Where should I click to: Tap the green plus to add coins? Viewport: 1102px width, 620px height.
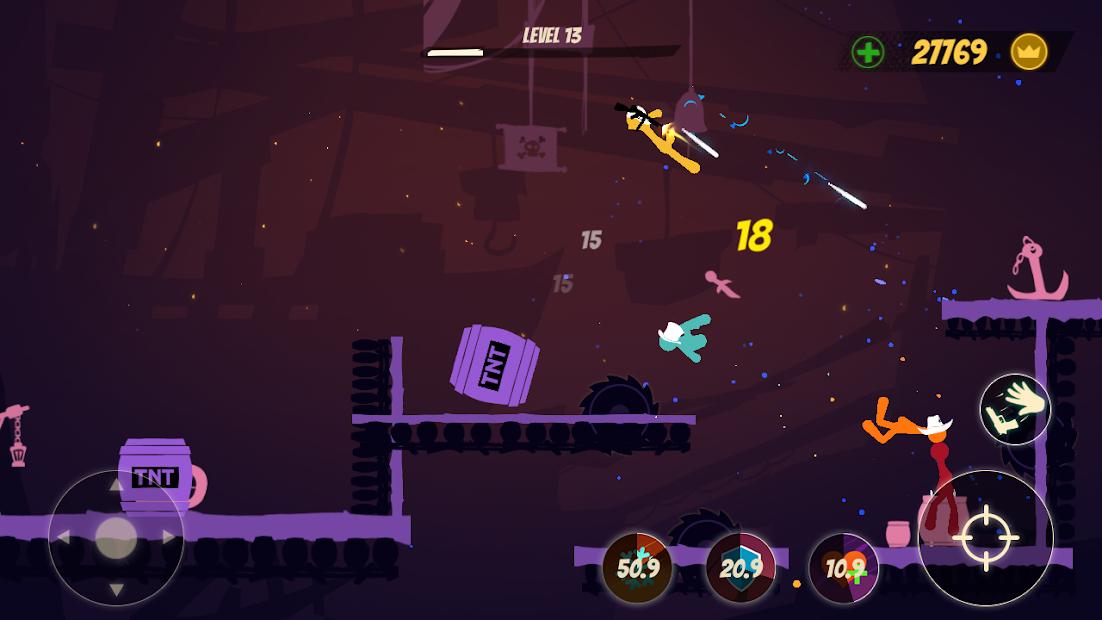[x=868, y=52]
